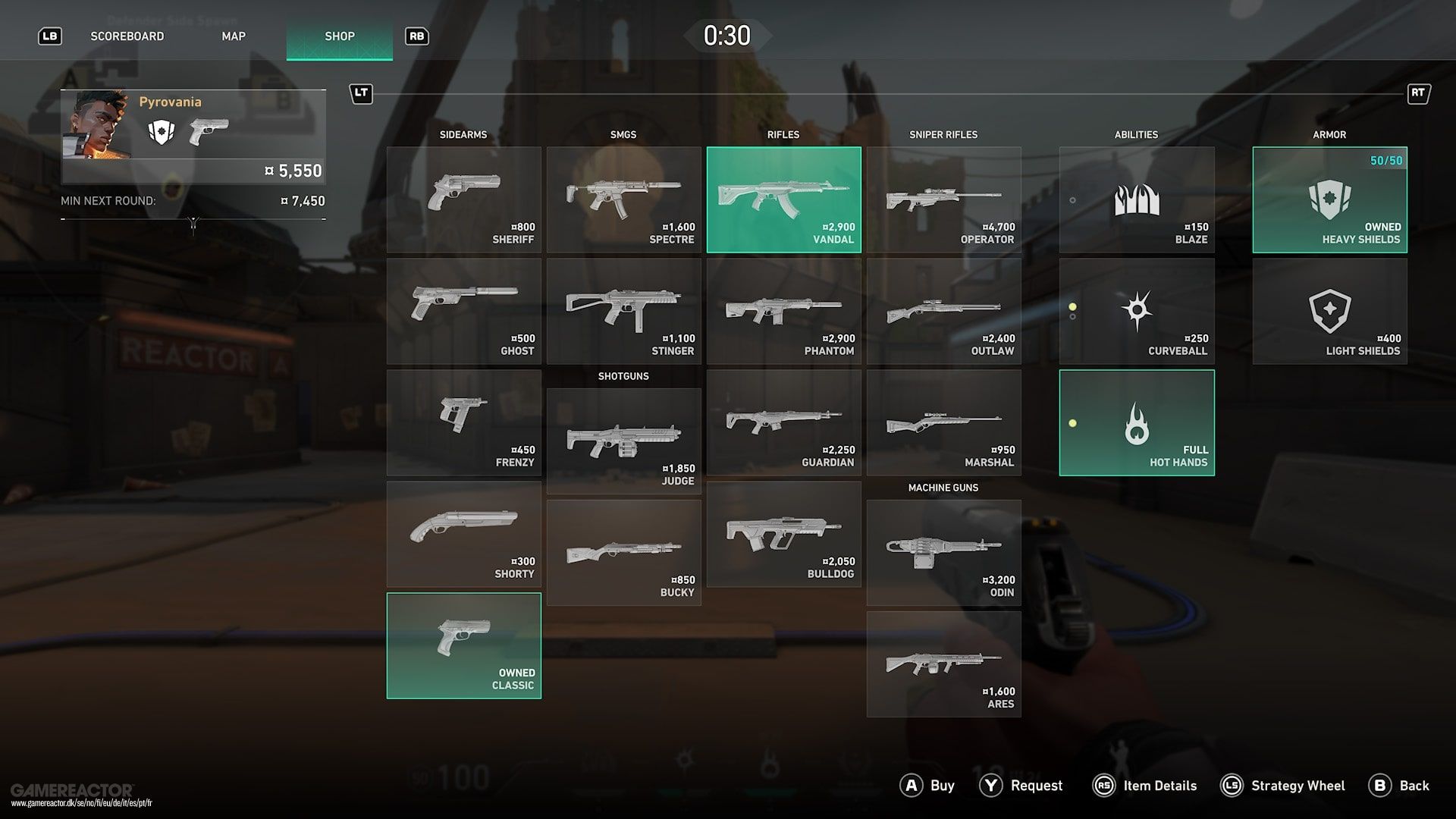The width and height of the screenshot is (1456, 819).
Task: Purchase the Operator sniper rifle
Action: pyautogui.click(x=943, y=199)
